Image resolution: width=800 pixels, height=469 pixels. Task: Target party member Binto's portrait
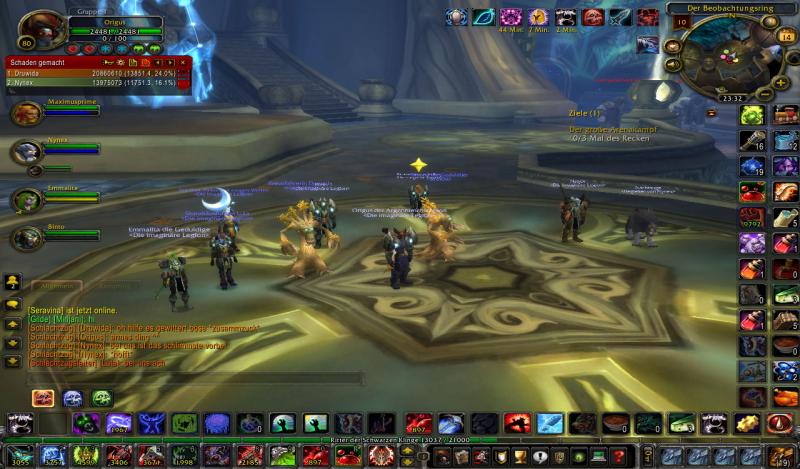point(26,238)
